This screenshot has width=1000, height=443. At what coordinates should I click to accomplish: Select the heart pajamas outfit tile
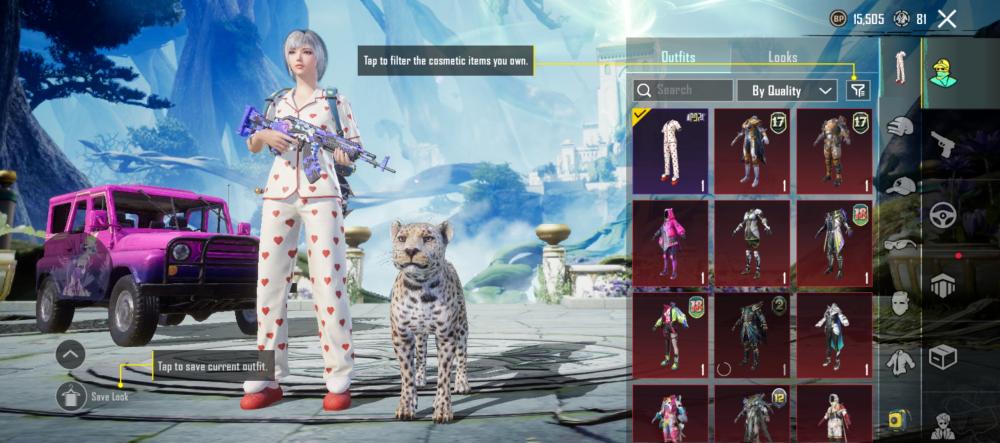click(670, 149)
